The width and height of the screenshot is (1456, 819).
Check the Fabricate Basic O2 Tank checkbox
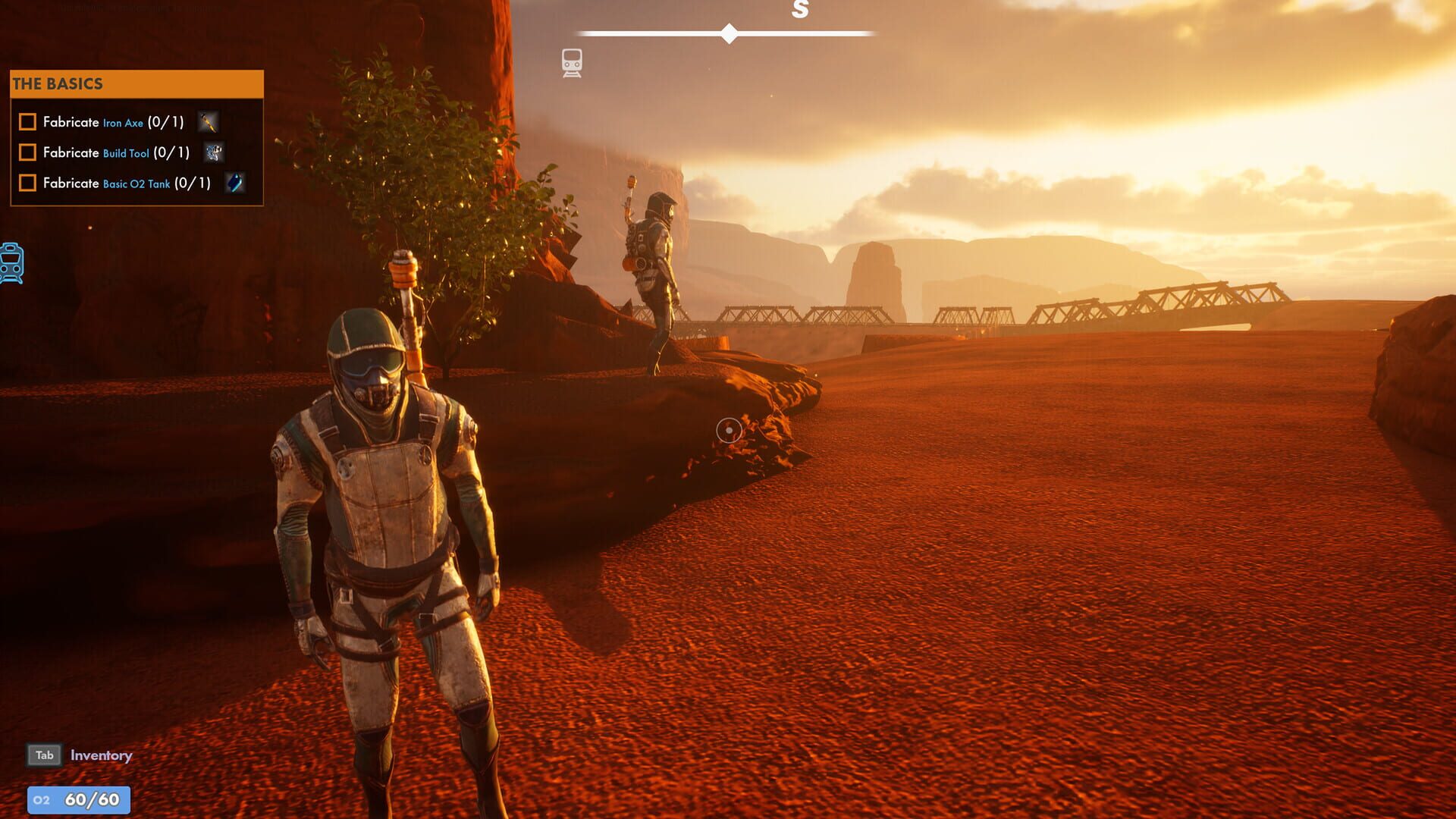point(27,184)
